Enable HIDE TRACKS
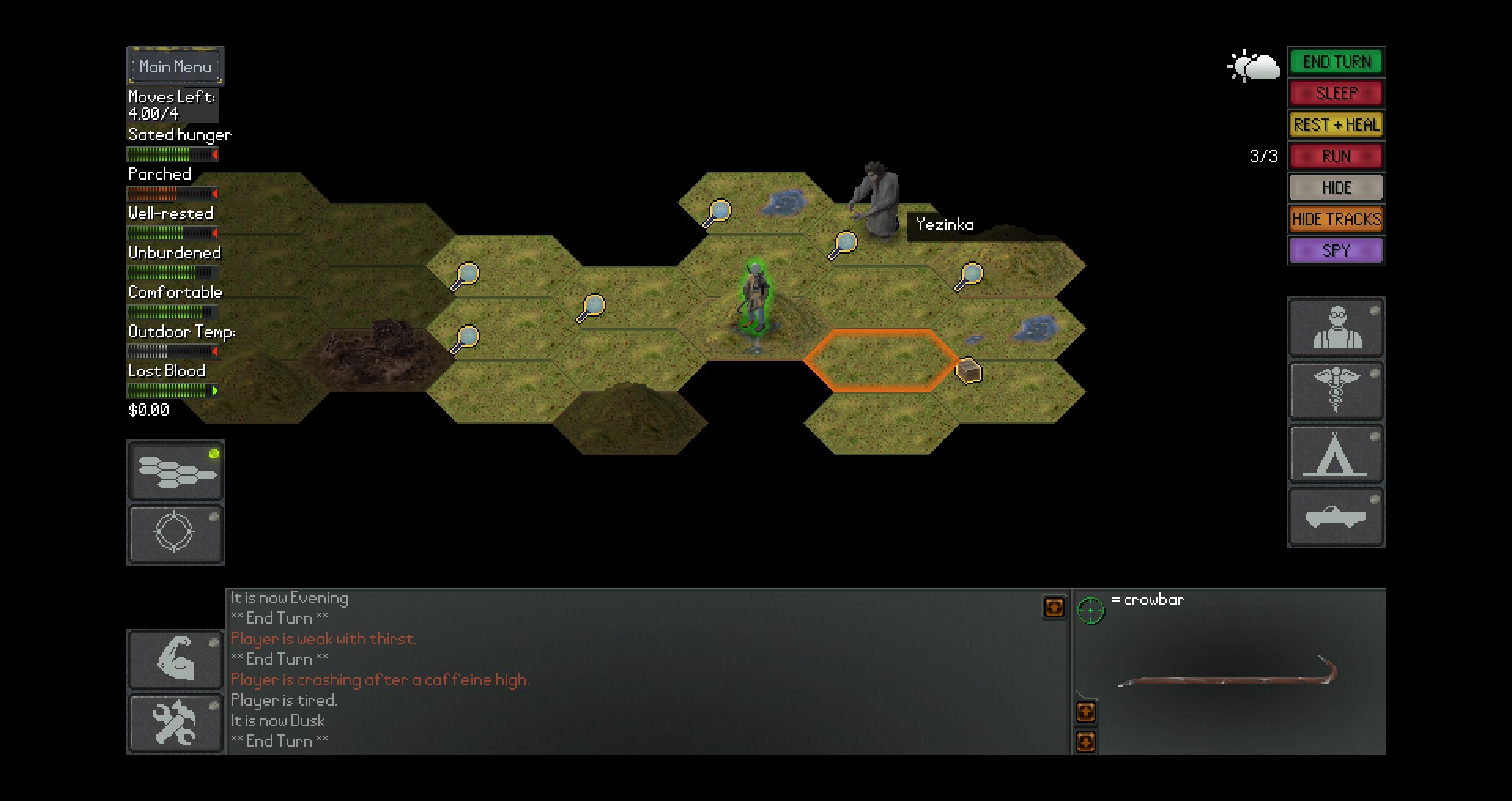1512x801 pixels. tap(1336, 219)
